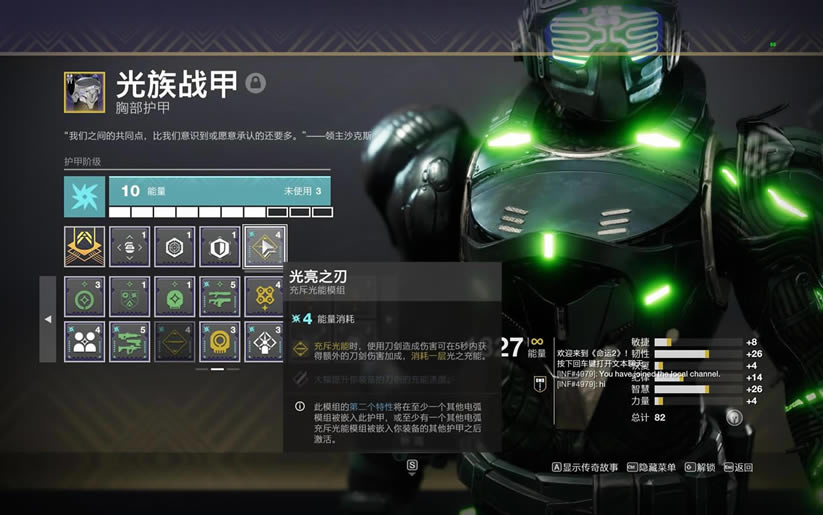Choose the white three-figures mod
The width and height of the screenshot is (823, 515).
coord(84,341)
